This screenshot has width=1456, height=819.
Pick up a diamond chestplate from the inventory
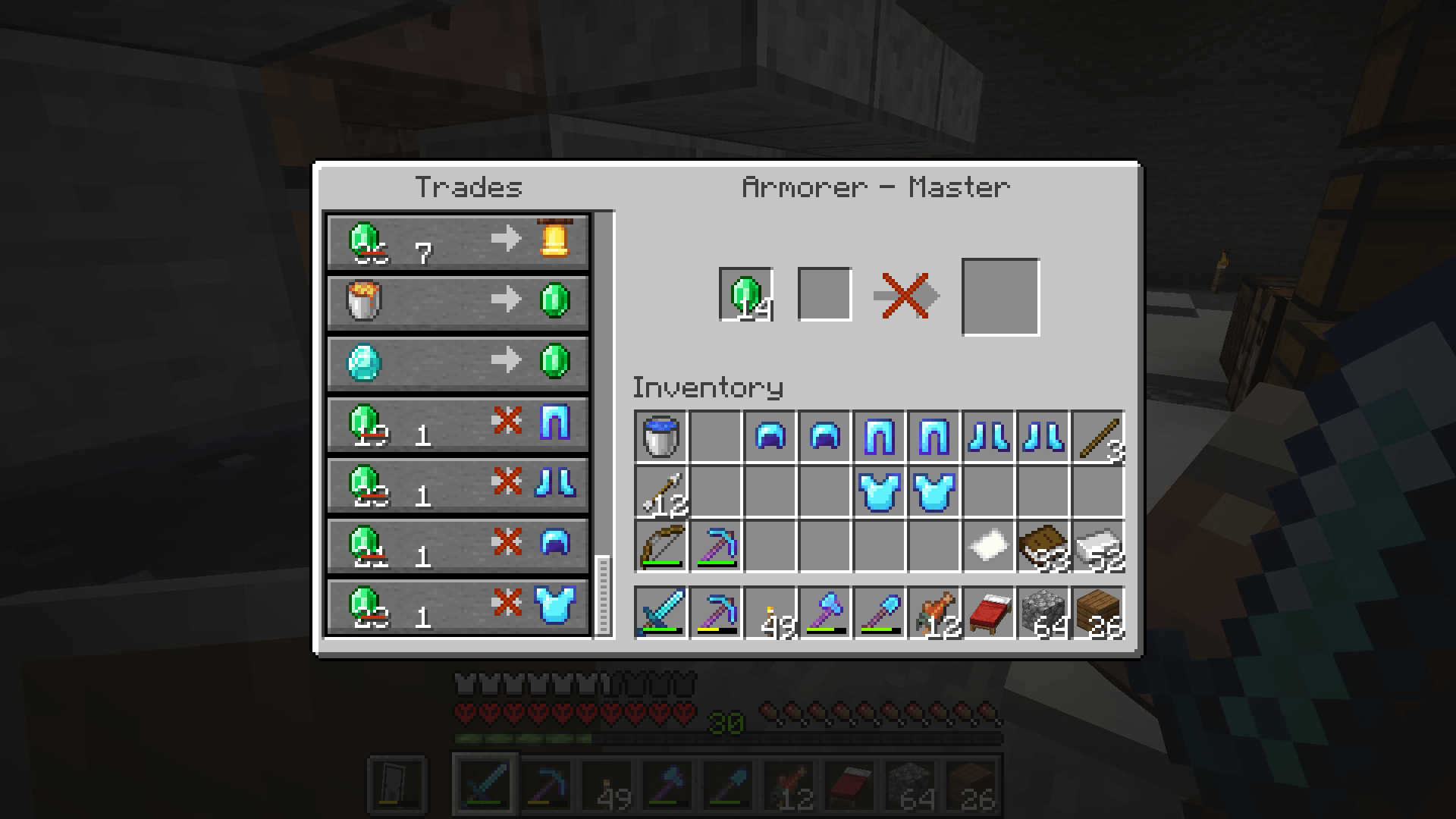coord(880,491)
